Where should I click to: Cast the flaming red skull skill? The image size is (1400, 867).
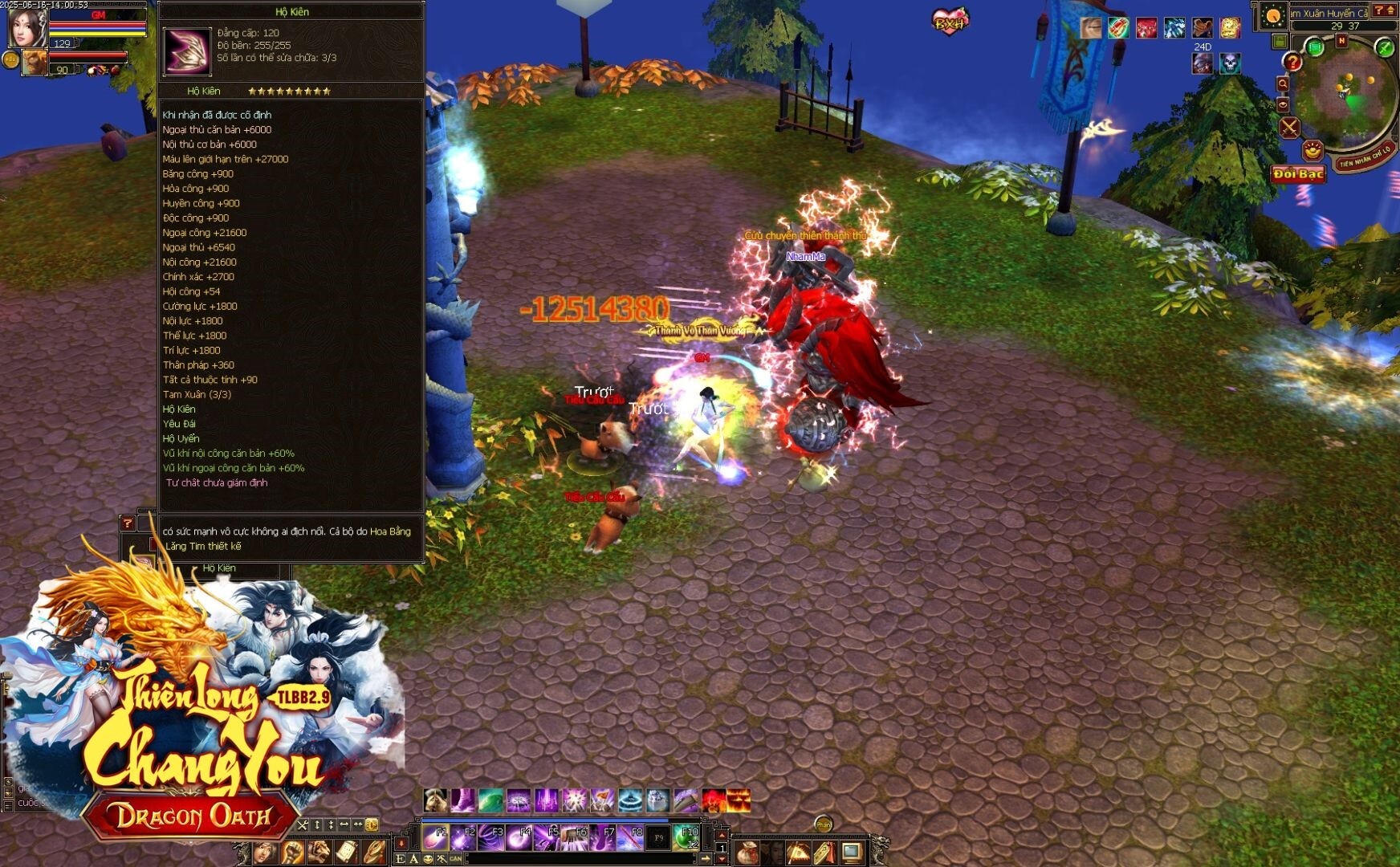click(714, 800)
